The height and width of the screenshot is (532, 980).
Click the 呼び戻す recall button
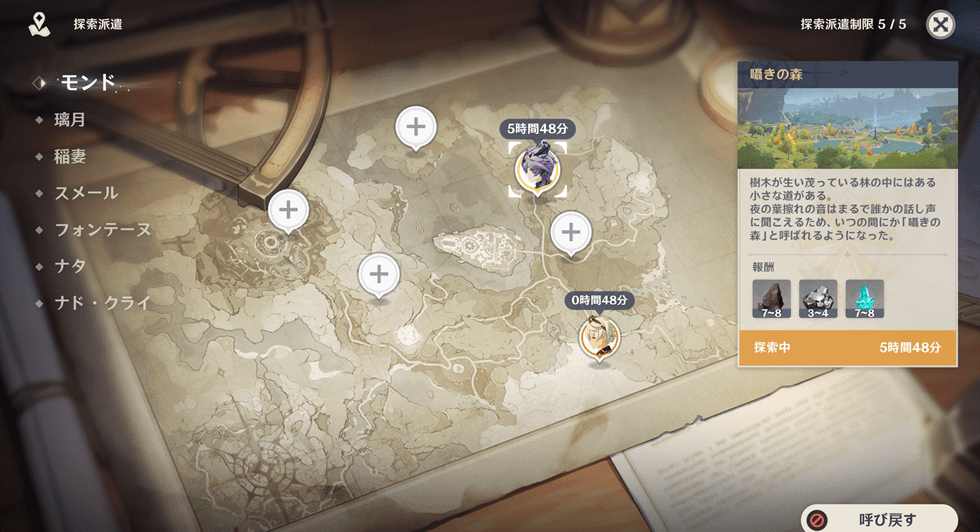click(x=879, y=519)
